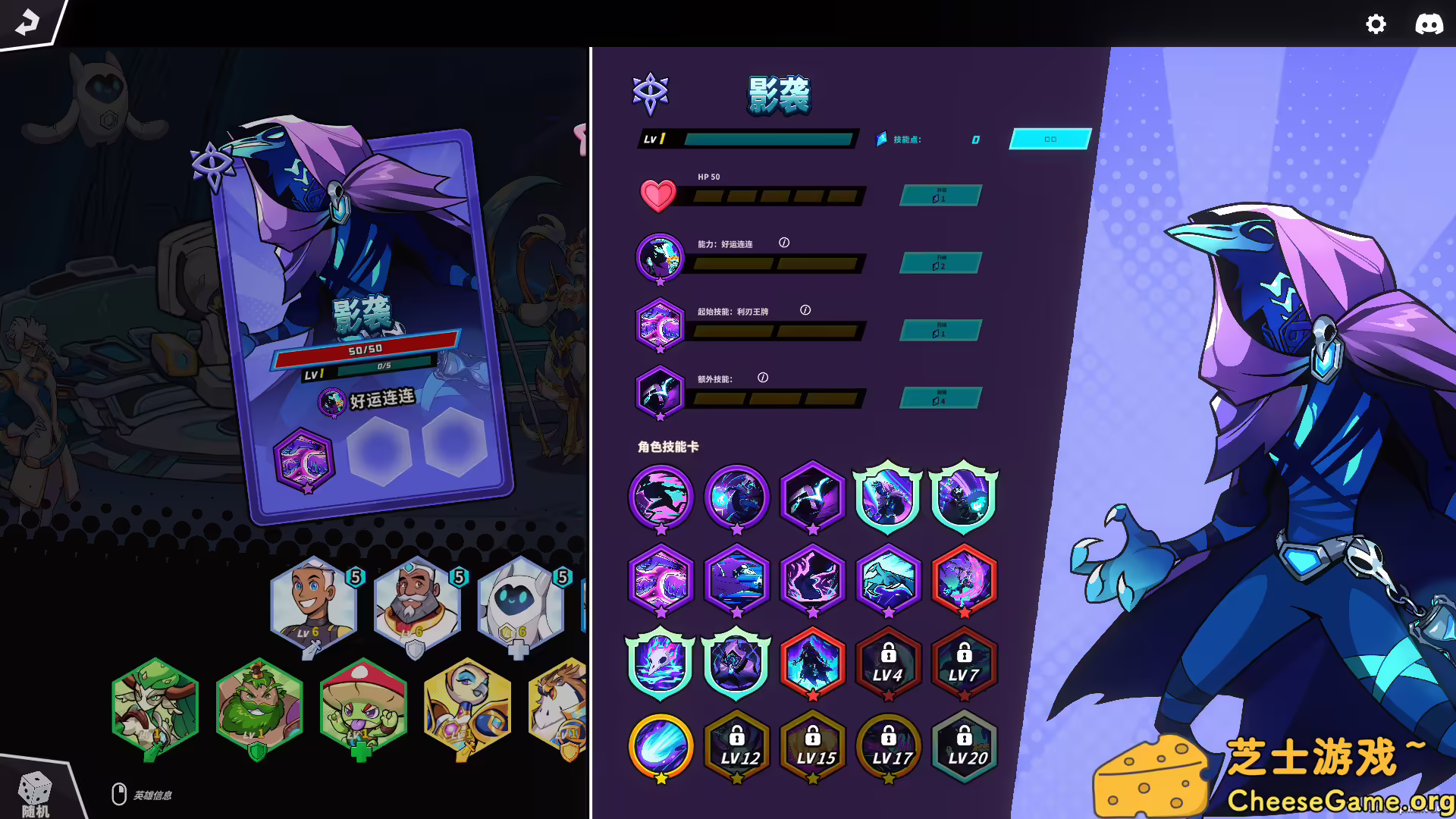1456x819 pixels.
Task: Select the 利刃王牌 starting skill icon
Action: [659, 325]
